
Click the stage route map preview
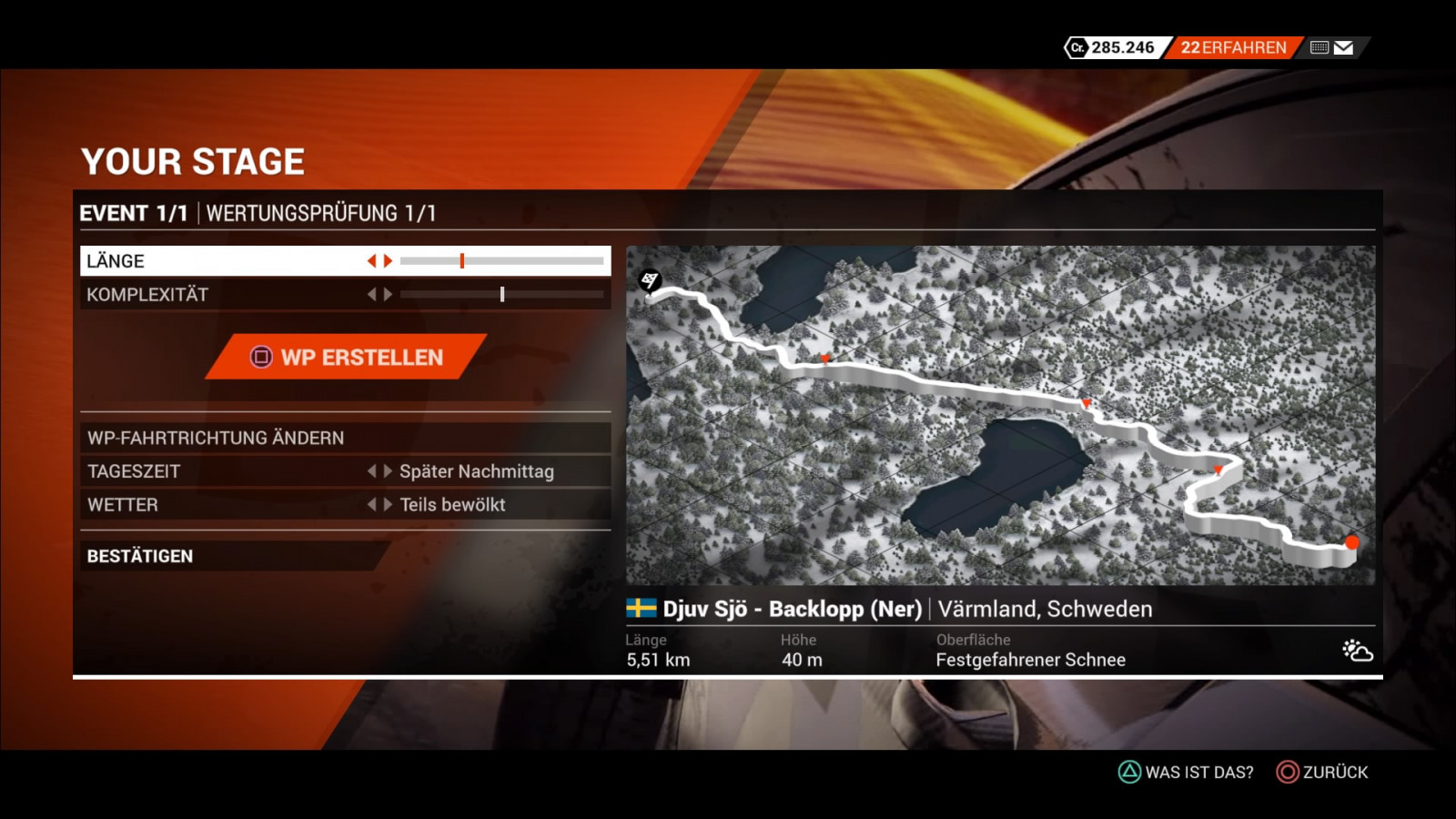[1000, 415]
